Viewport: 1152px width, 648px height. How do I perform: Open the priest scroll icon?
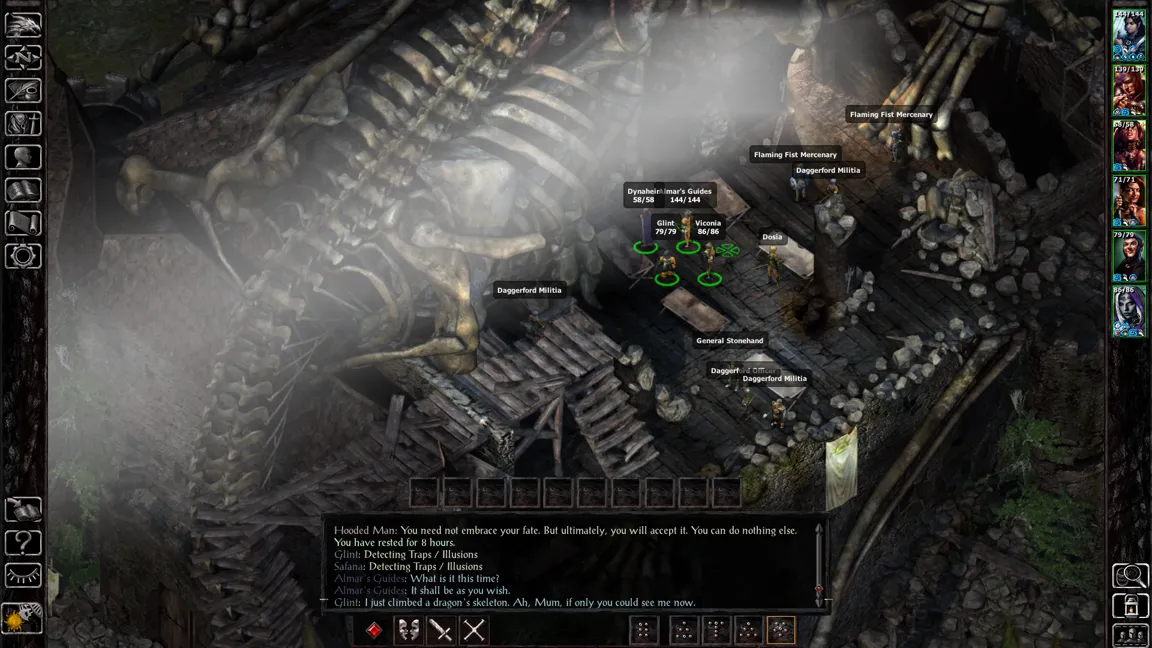(23, 222)
